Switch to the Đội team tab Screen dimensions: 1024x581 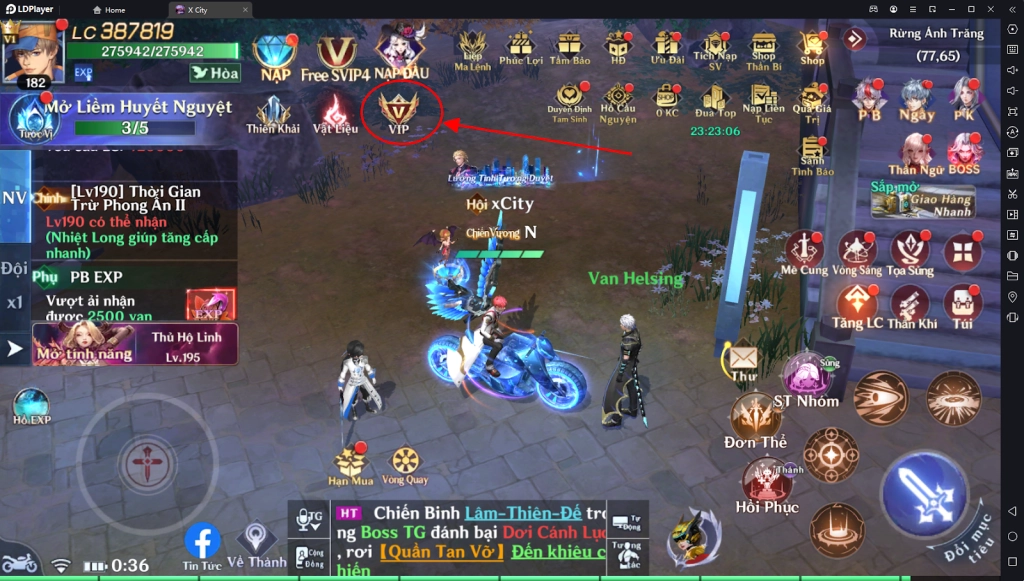point(14,268)
